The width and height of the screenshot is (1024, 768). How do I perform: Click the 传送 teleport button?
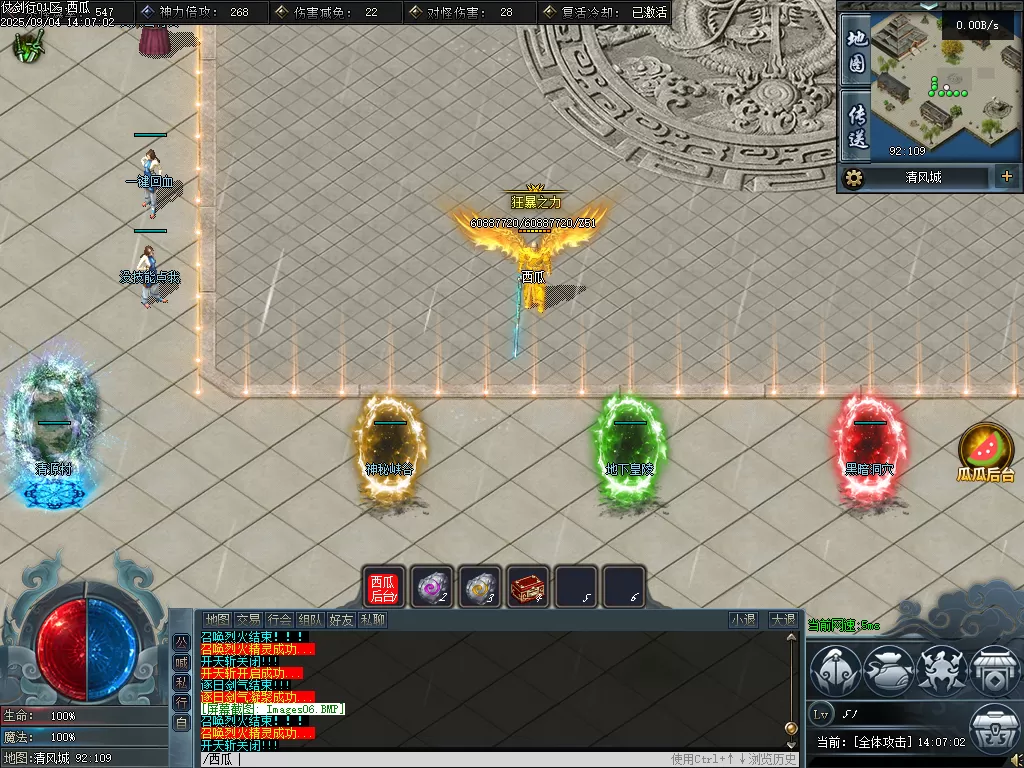(856, 124)
